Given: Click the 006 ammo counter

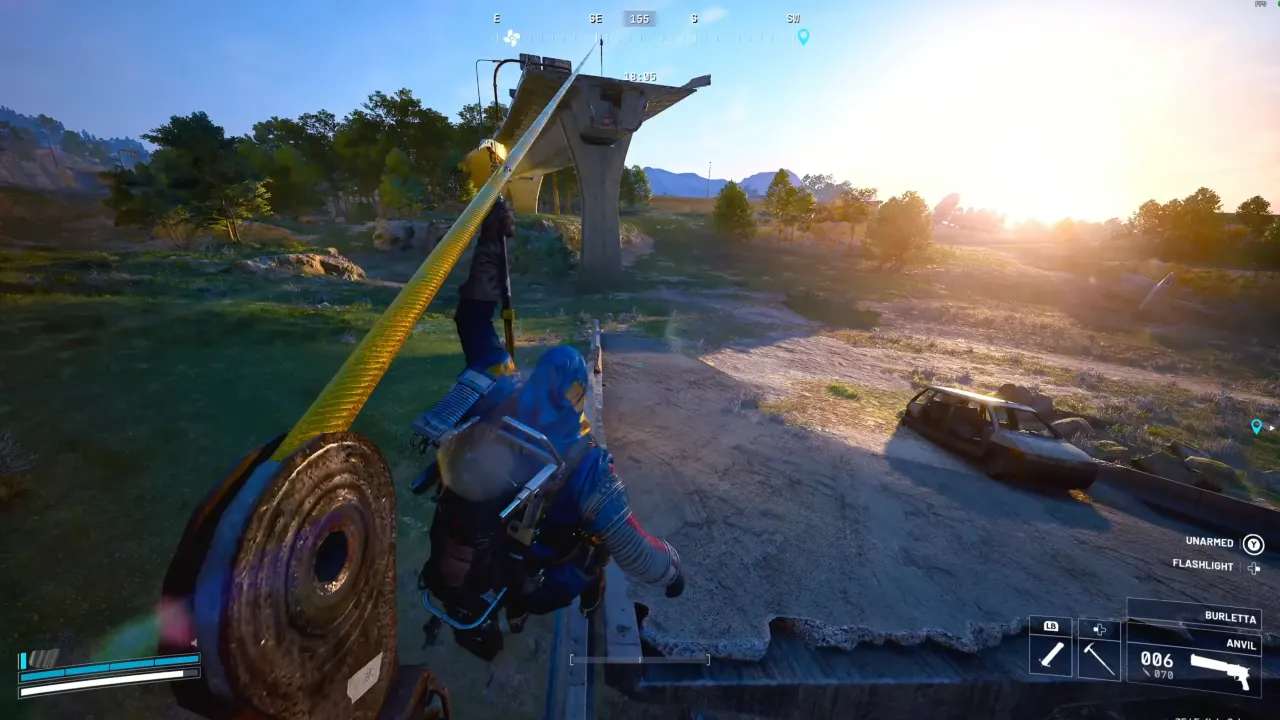Looking at the screenshot, I should coord(1156,660).
